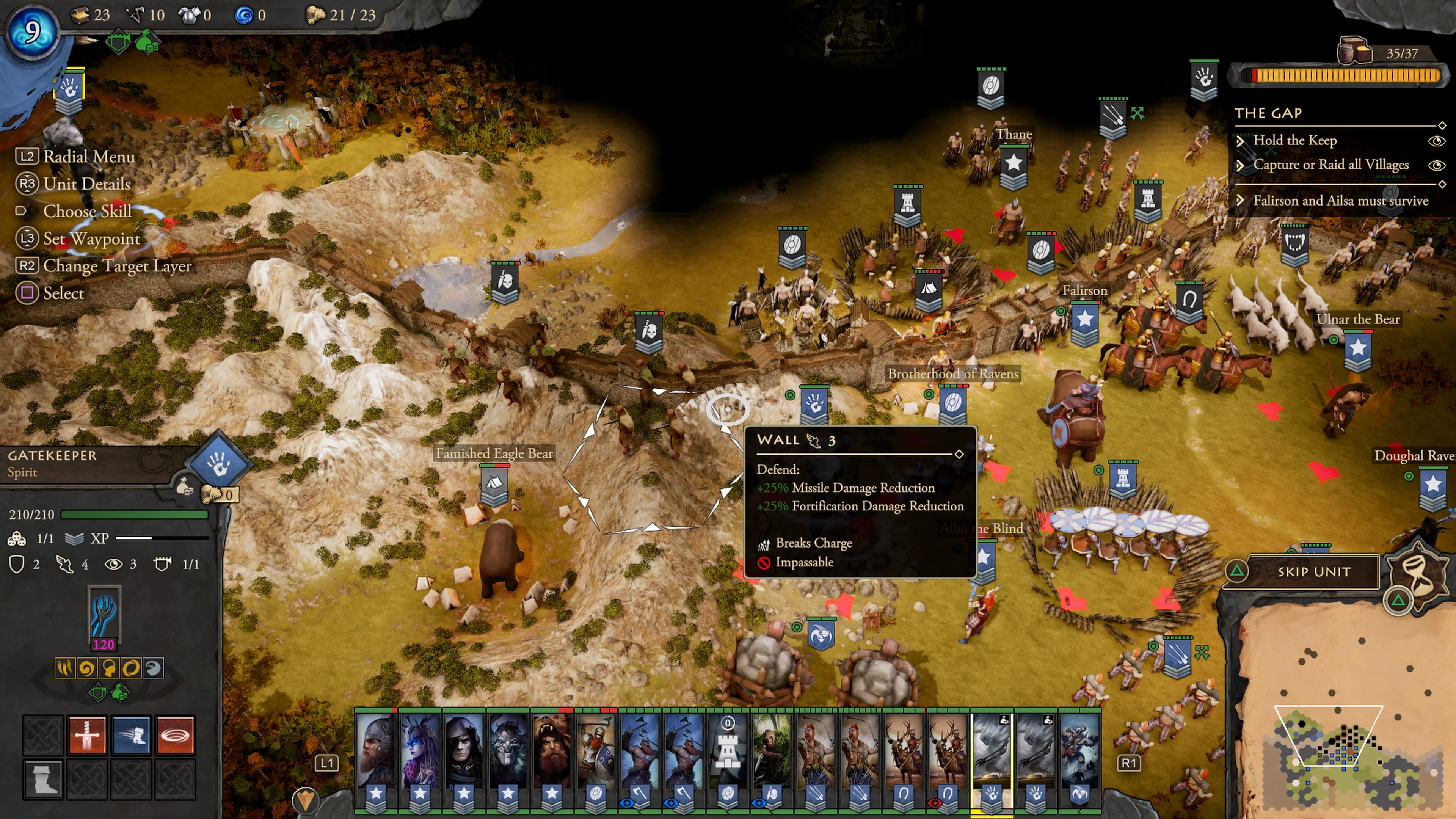This screenshot has width=1456, height=819.
Task: Select the grey boot skill slot
Action: point(43,779)
